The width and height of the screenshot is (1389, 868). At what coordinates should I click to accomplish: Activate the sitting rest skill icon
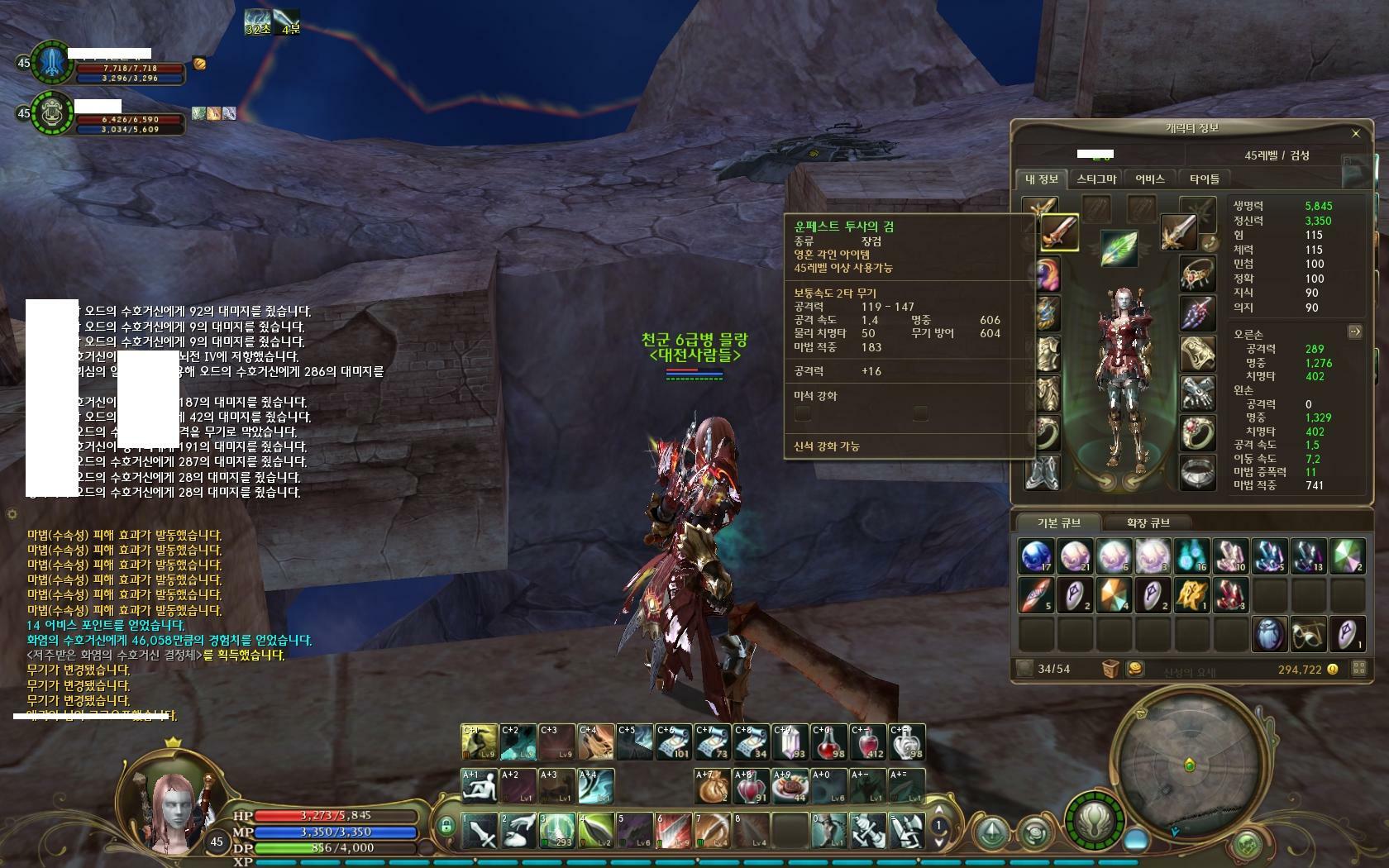tap(479, 786)
